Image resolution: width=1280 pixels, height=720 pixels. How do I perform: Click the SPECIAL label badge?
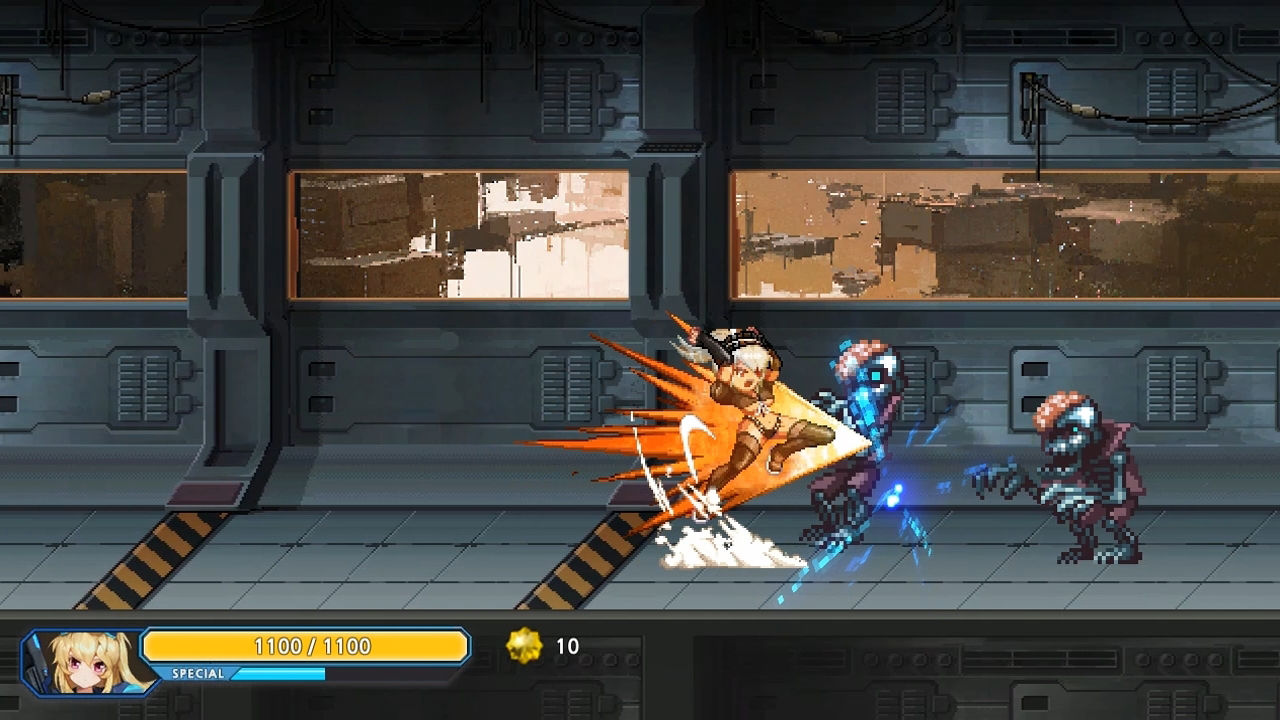pos(200,674)
